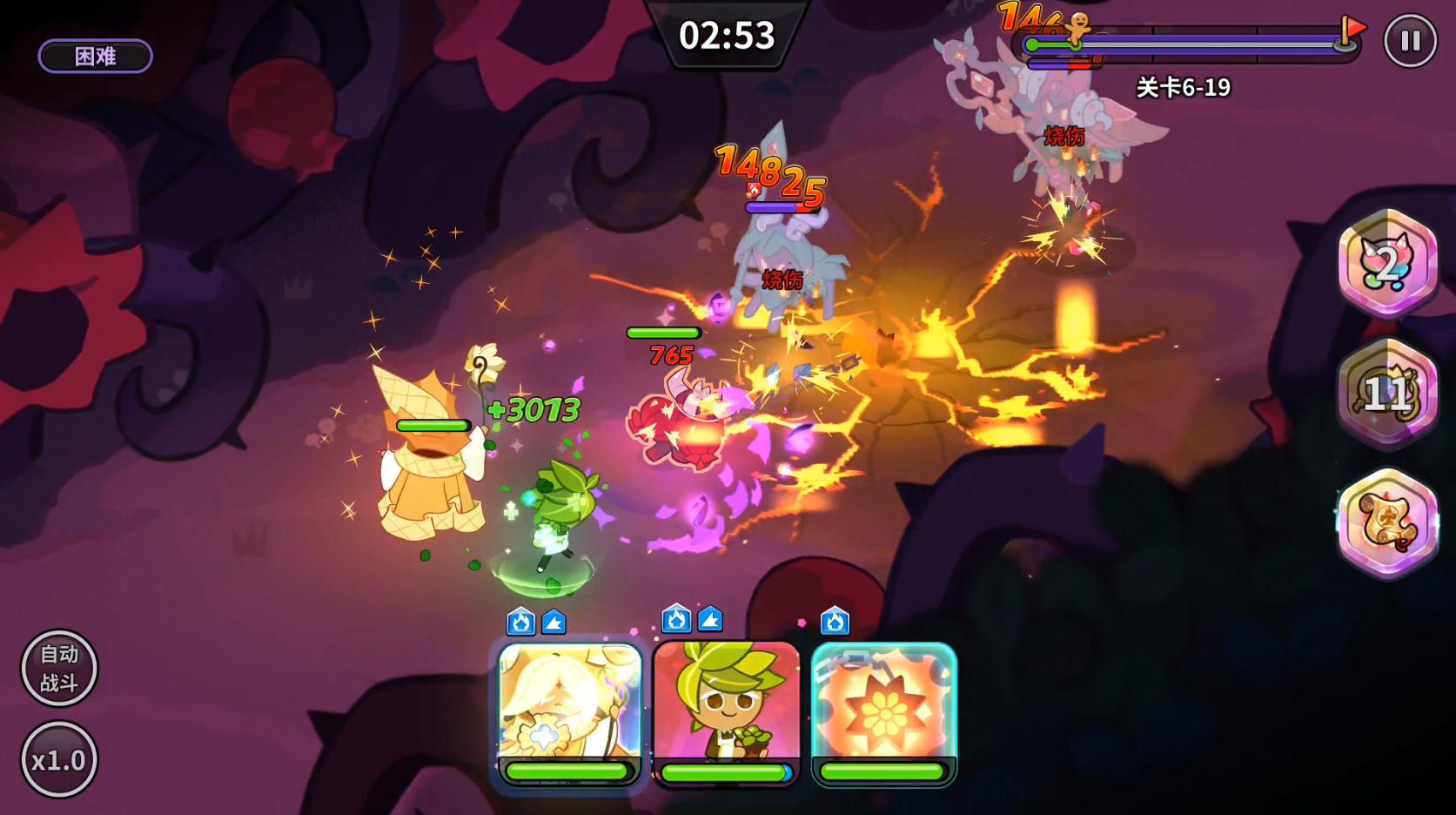Activate the white-haired cookie skill card
This screenshot has height=815, width=1456.
569,710
